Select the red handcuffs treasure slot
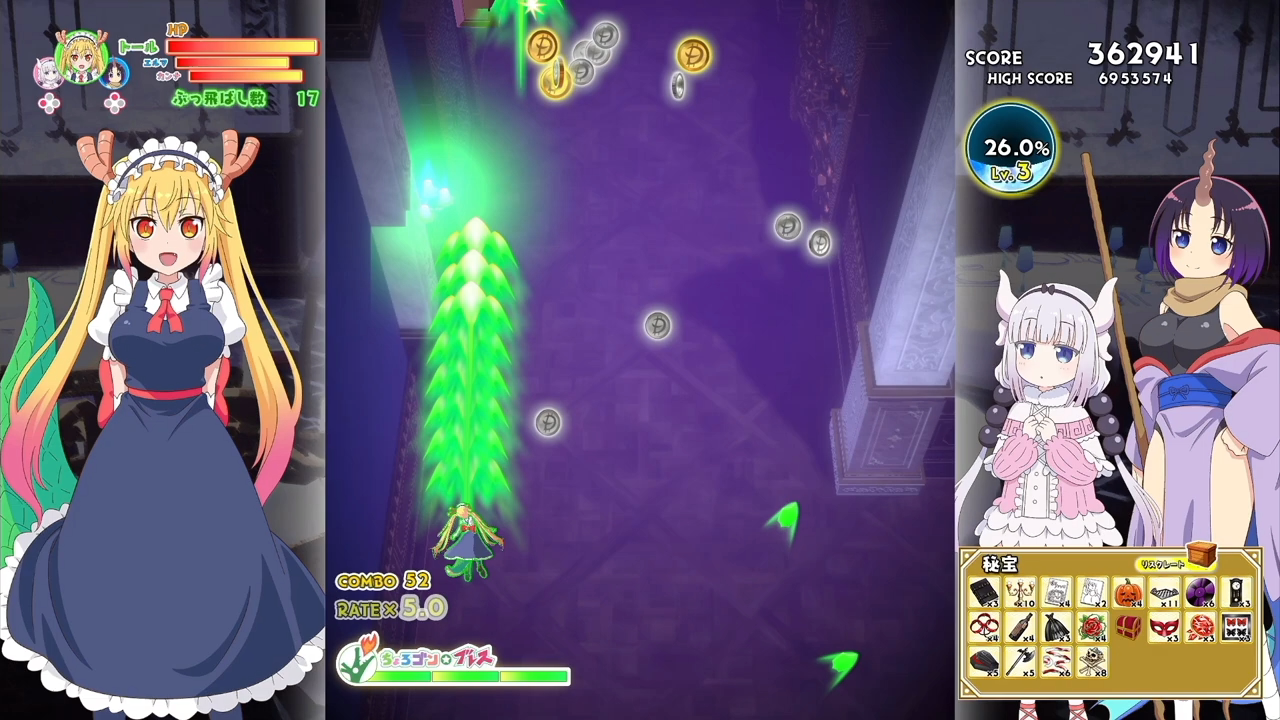This screenshot has width=1280, height=720. pyautogui.click(x=984, y=628)
